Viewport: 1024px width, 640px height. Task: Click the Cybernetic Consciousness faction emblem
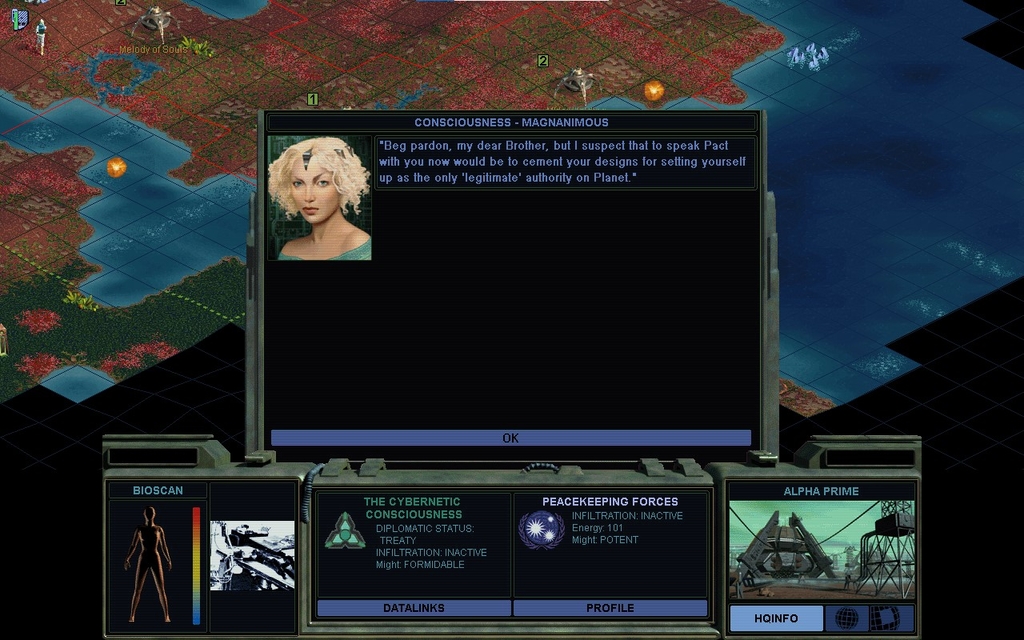coord(345,530)
